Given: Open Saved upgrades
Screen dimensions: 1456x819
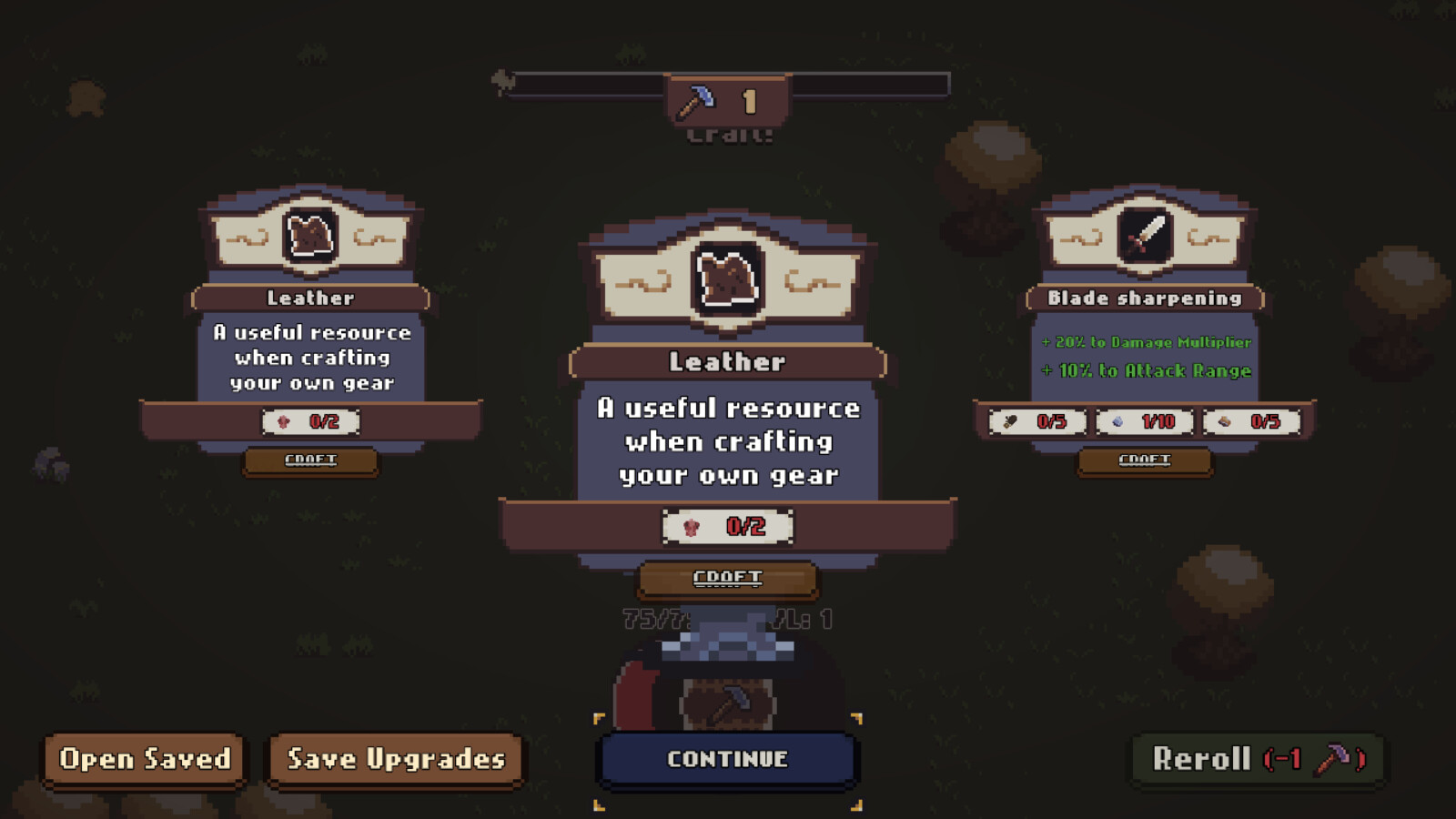Looking at the screenshot, I should (144, 760).
